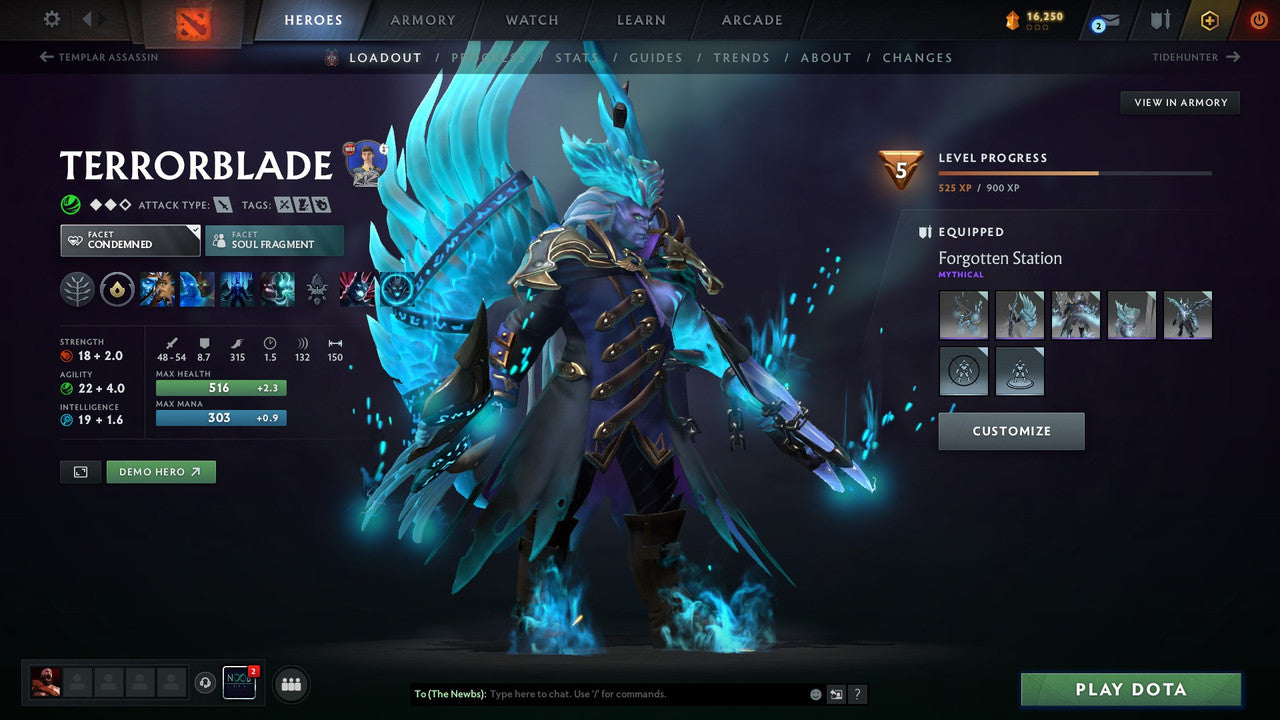Click the gold Dota Plus hexagon icon
The width and height of the screenshot is (1280, 720).
[x=1209, y=20]
